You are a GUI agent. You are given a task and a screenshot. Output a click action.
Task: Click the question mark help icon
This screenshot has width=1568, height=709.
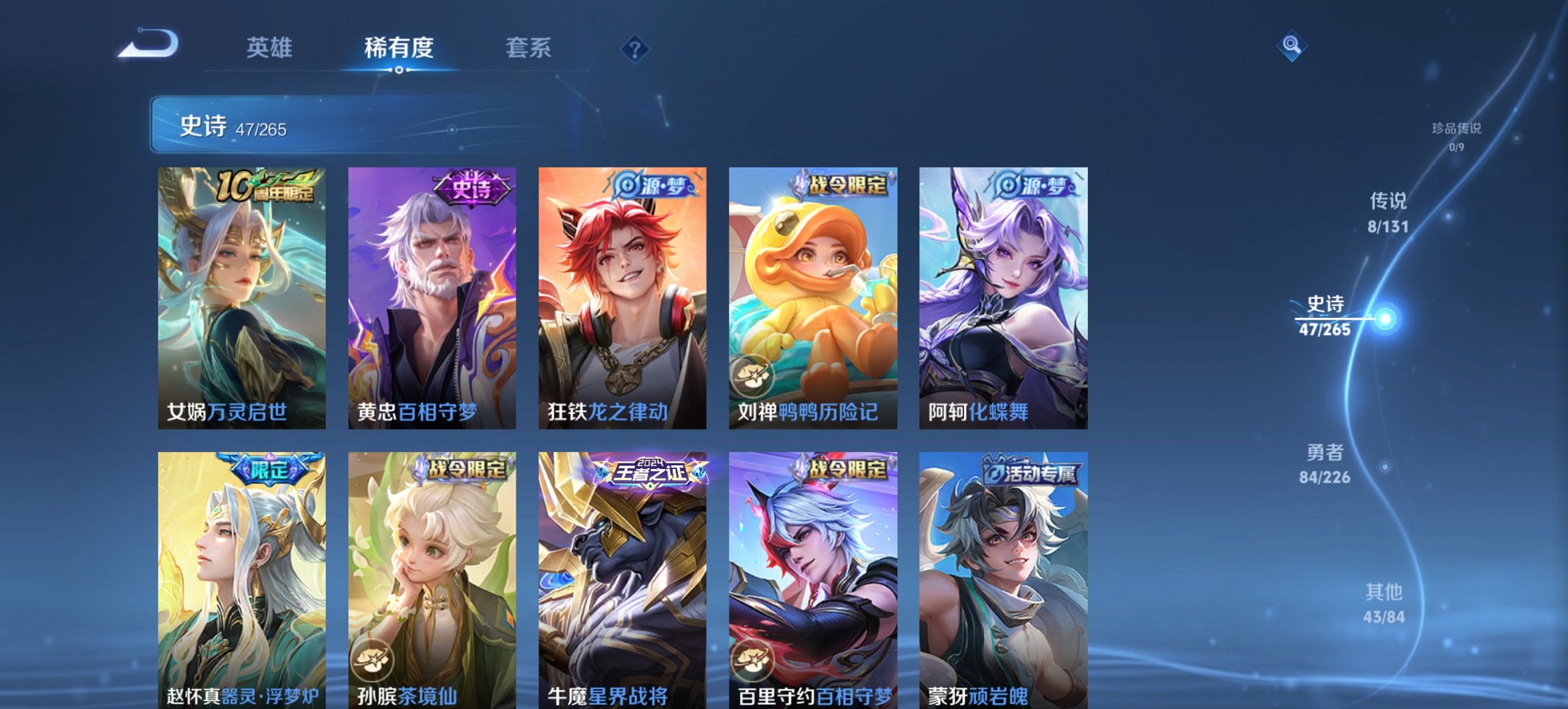[x=635, y=48]
